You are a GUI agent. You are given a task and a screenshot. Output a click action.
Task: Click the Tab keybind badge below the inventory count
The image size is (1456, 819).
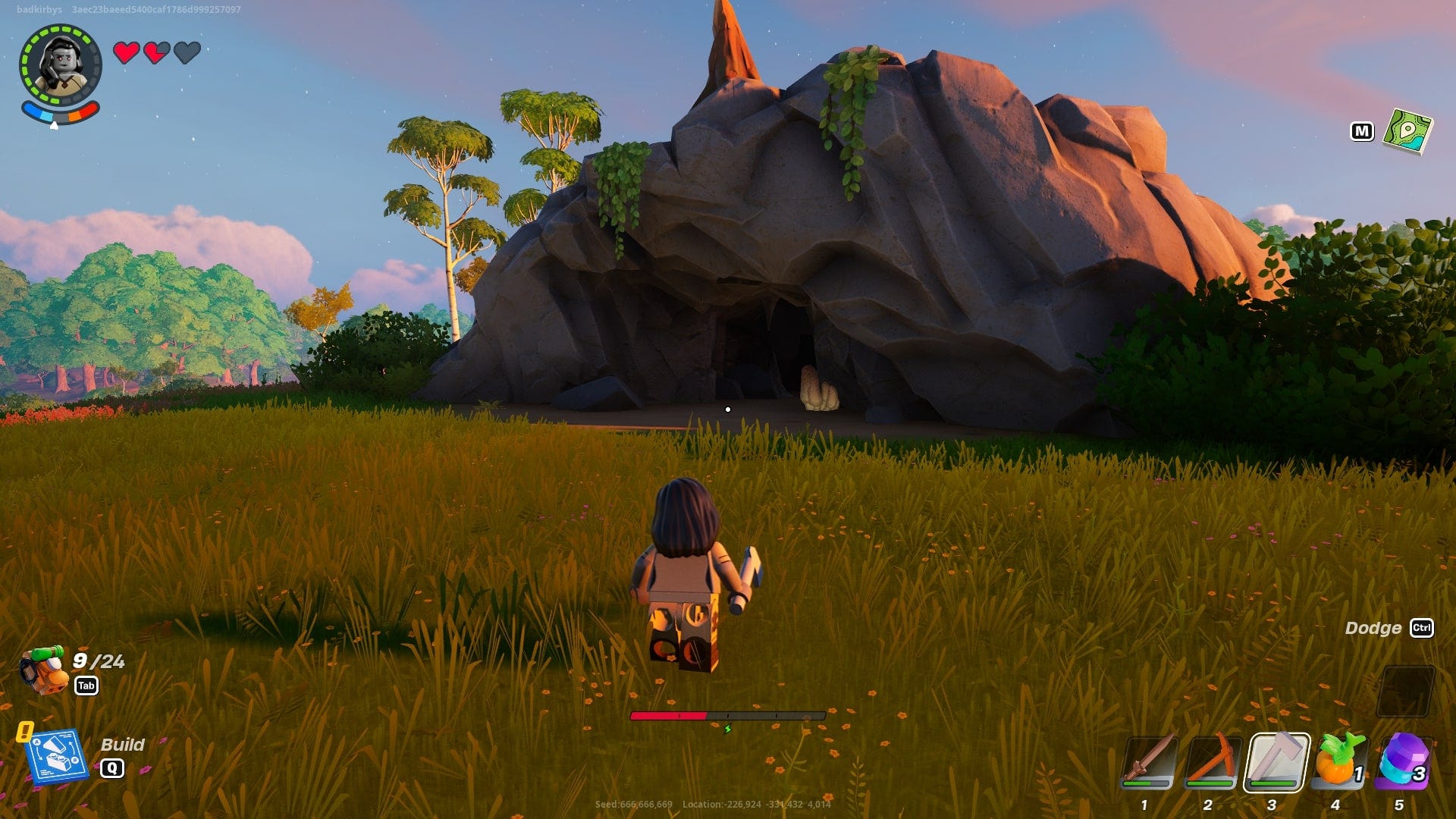click(87, 686)
